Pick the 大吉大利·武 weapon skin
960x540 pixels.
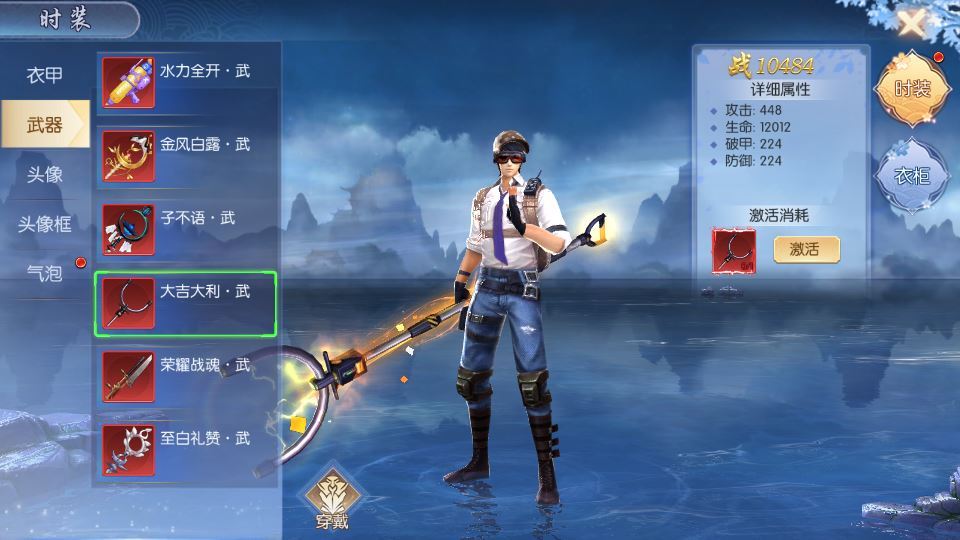(x=186, y=303)
